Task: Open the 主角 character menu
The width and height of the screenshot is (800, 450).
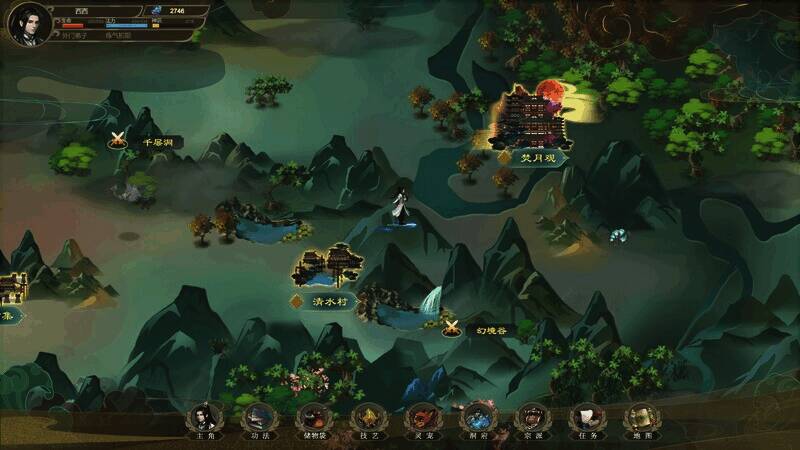Action: 203,418
